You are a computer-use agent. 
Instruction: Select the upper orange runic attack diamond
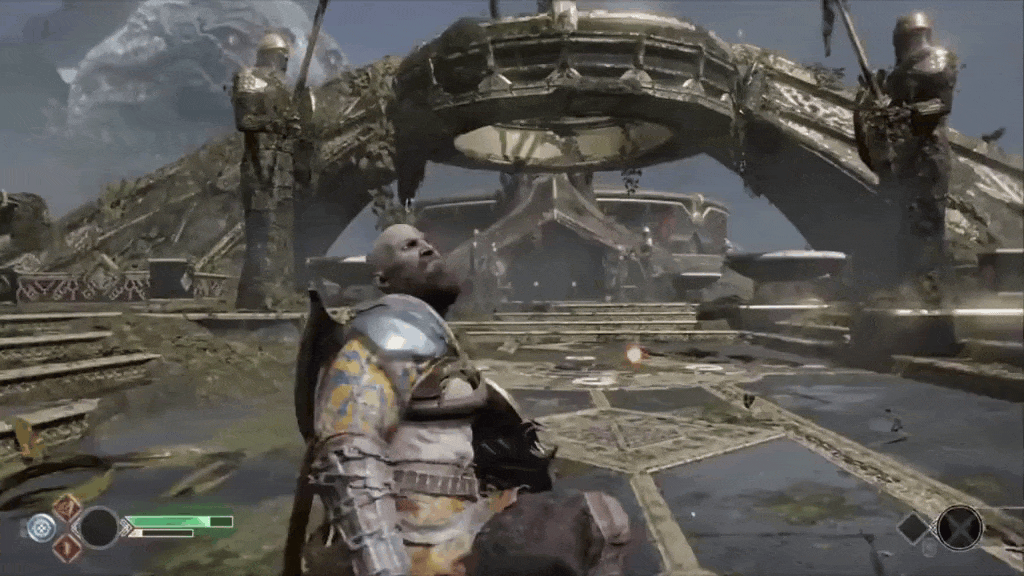(x=67, y=508)
